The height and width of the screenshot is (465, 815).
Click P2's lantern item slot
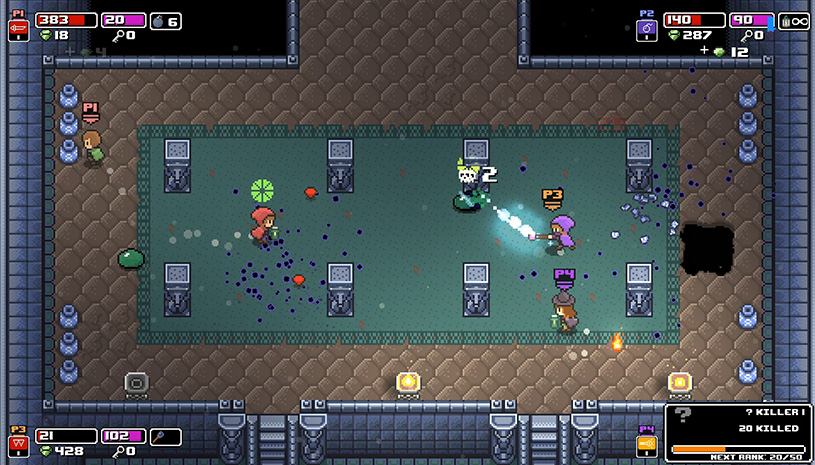pyautogui.click(x=794, y=20)
